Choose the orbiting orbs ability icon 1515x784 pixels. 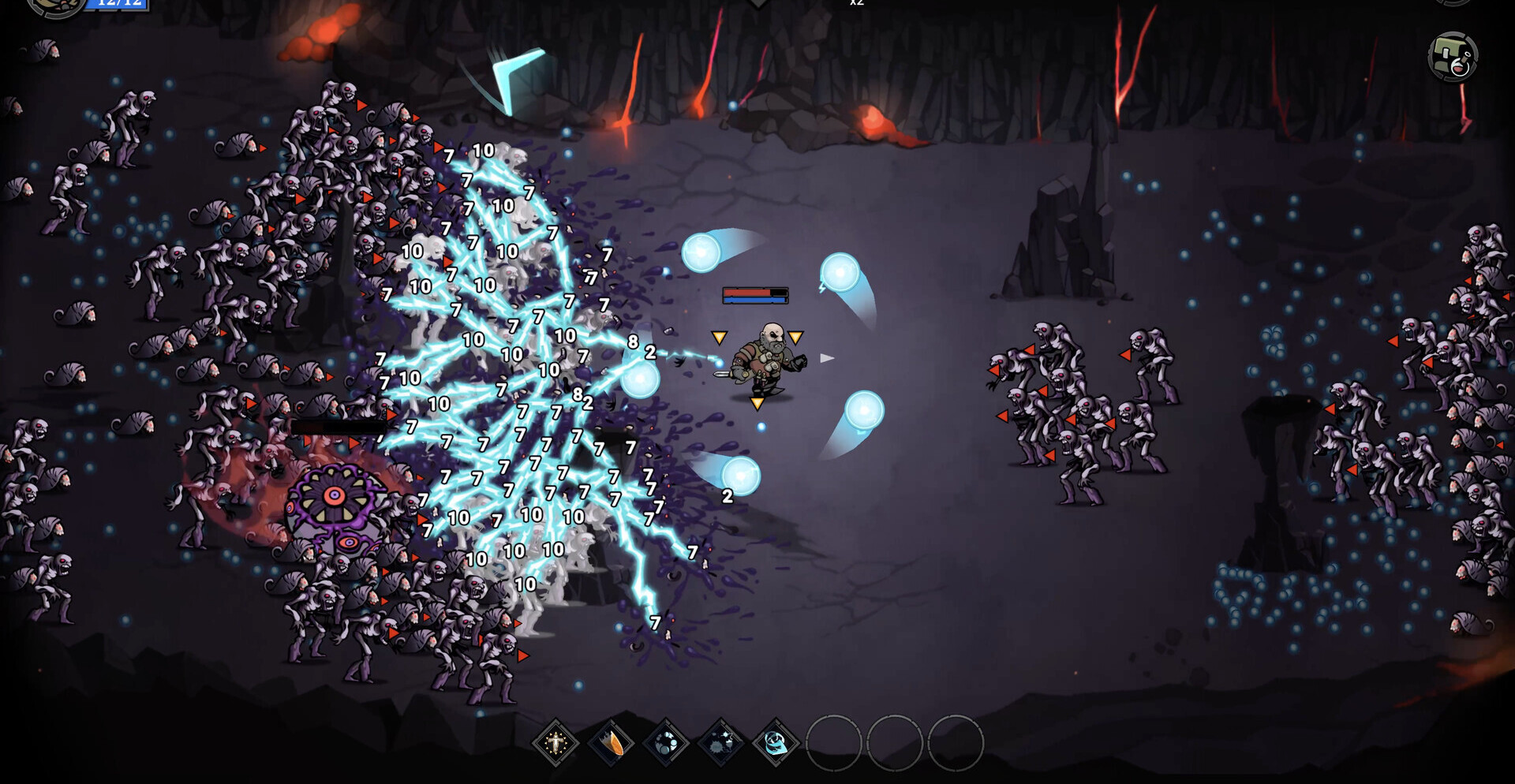pyautogui.click(x=666, y=742)
